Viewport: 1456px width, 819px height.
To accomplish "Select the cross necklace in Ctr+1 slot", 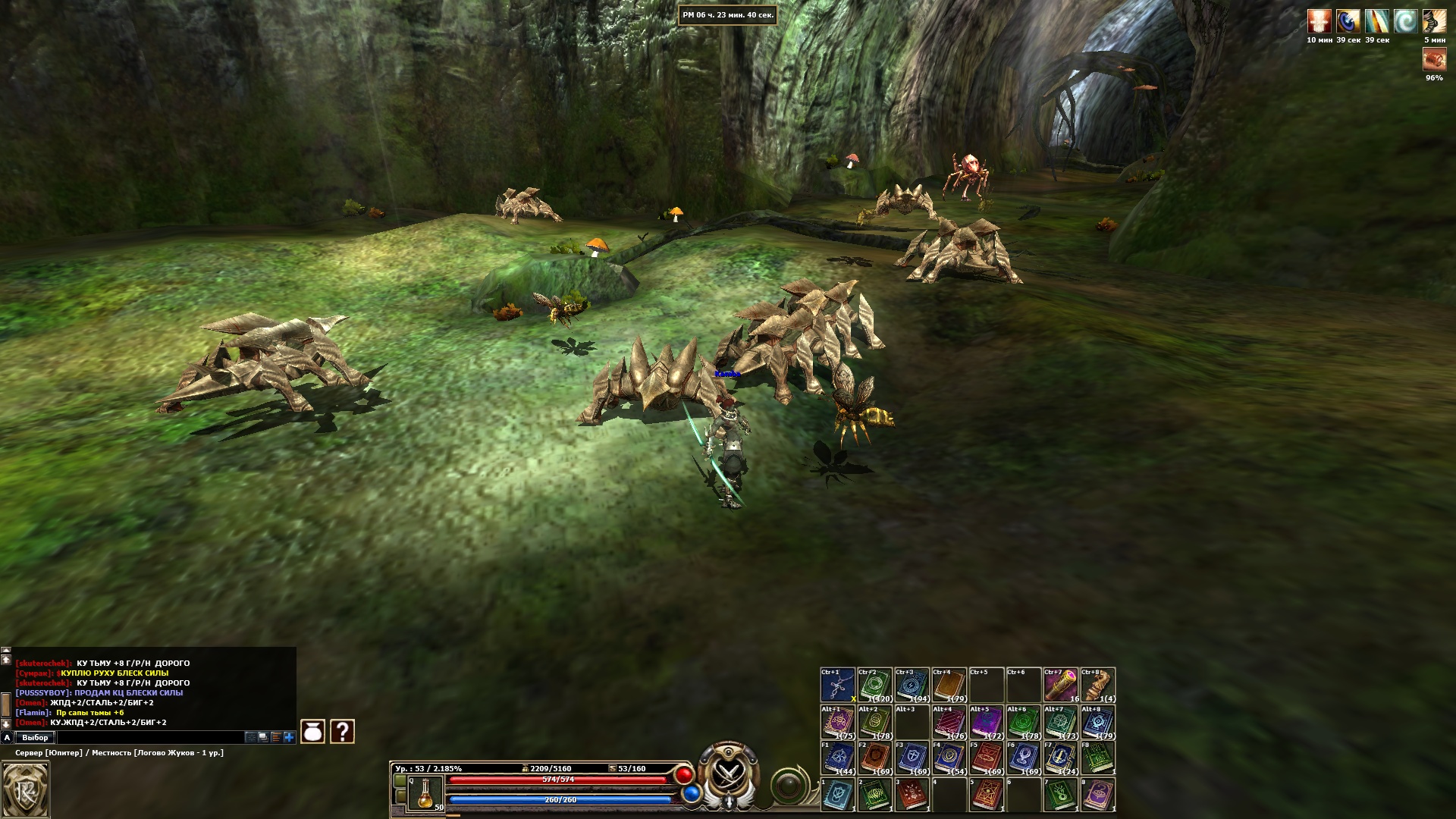I will pos(837,686).
